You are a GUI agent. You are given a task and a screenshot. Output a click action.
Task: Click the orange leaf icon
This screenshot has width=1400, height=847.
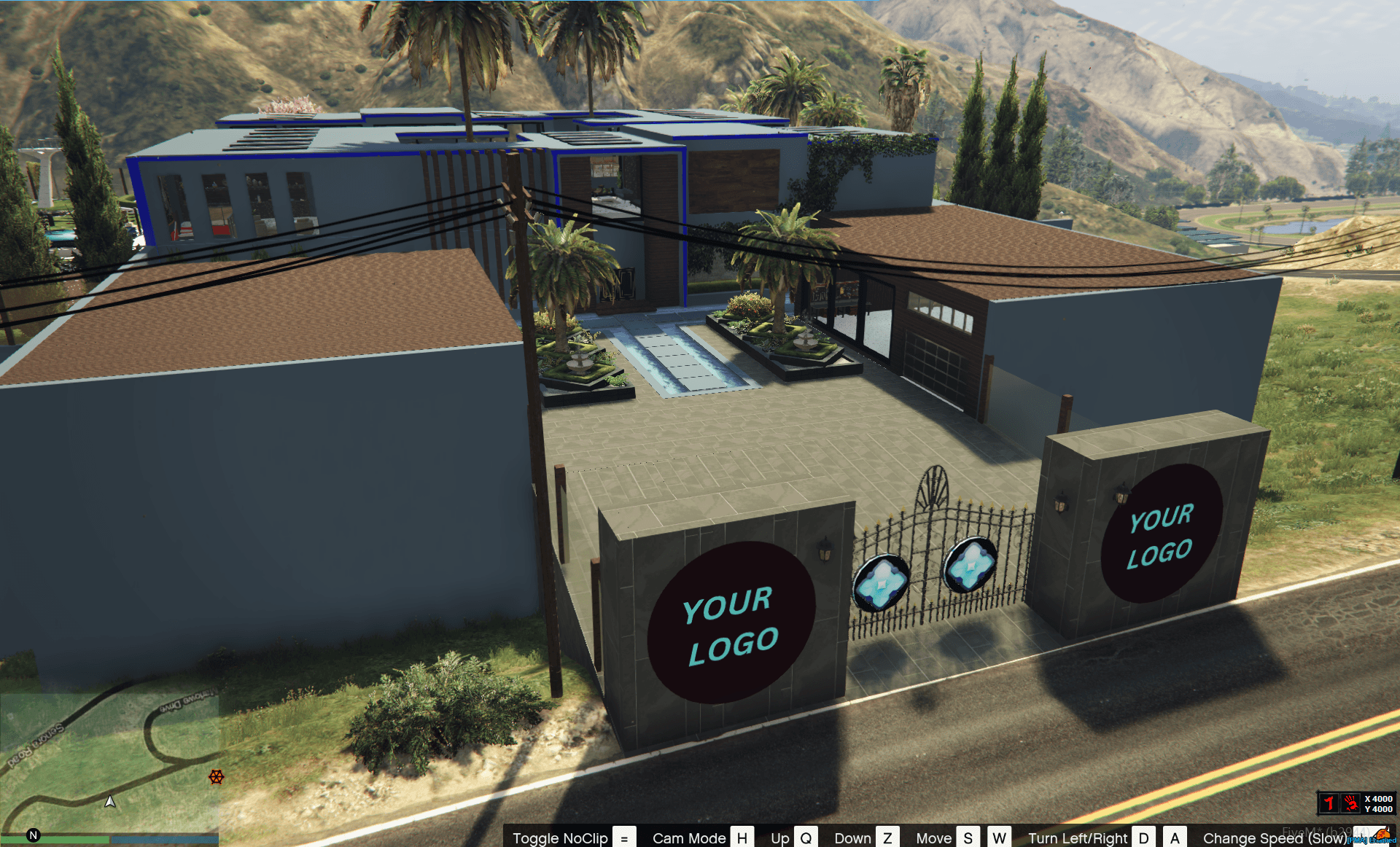coord(1382,835)
